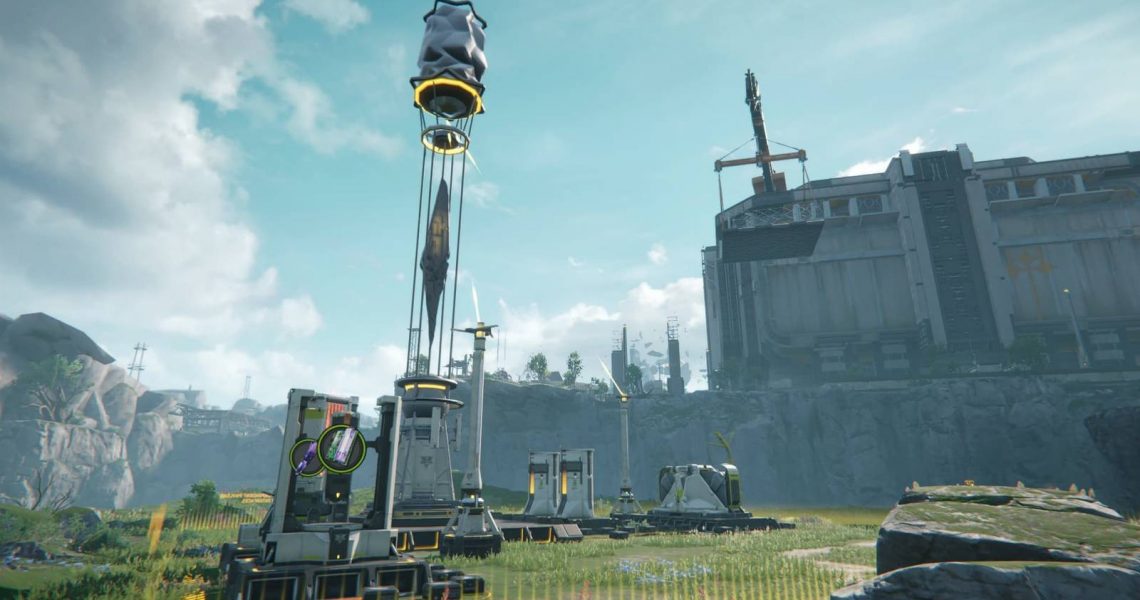Select the green and purple capsule icon

(342, 448)
